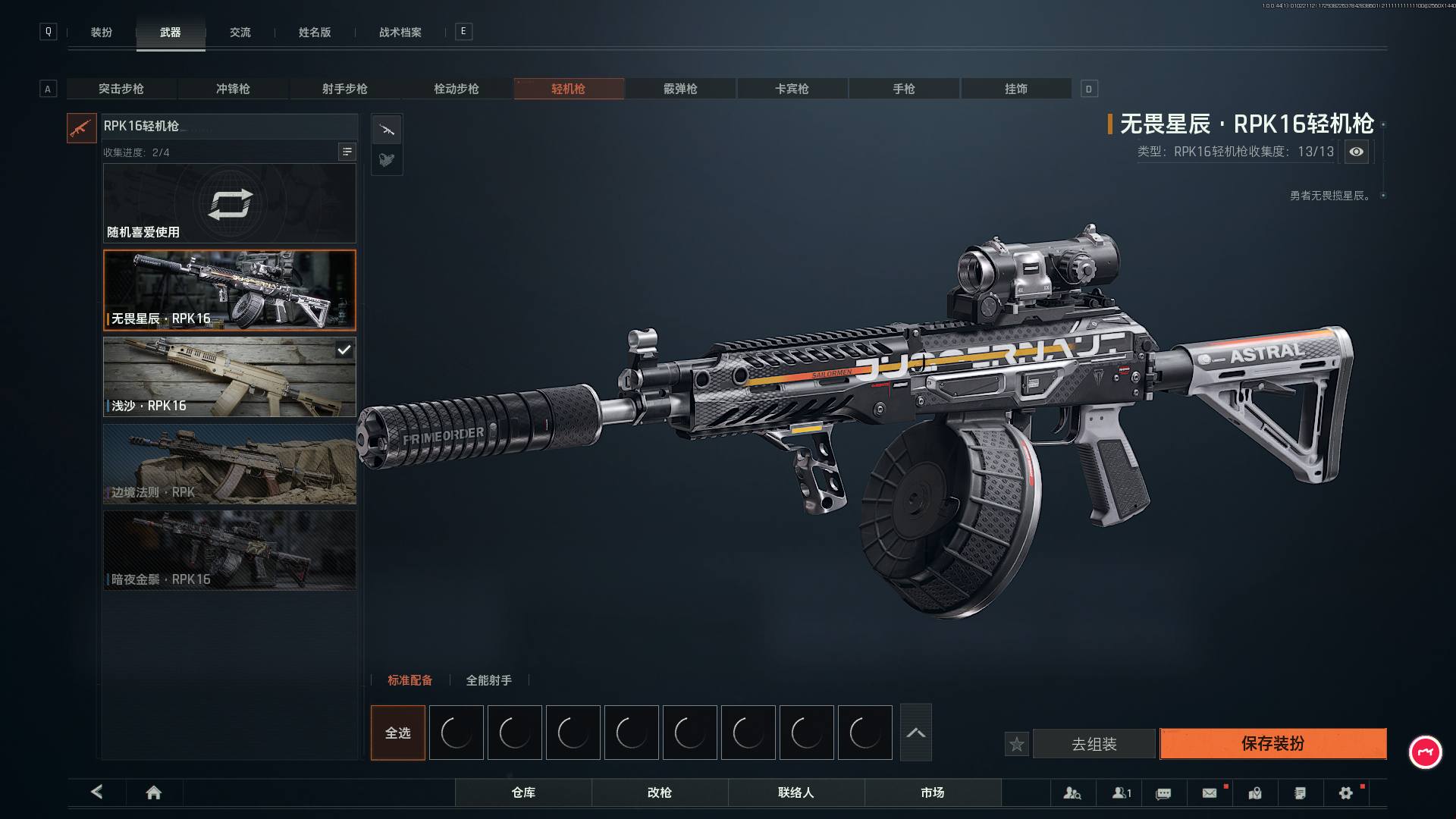Switch to the 装扮 top tab
Screen dimensions: 1456x819
(x=102, y=32)
